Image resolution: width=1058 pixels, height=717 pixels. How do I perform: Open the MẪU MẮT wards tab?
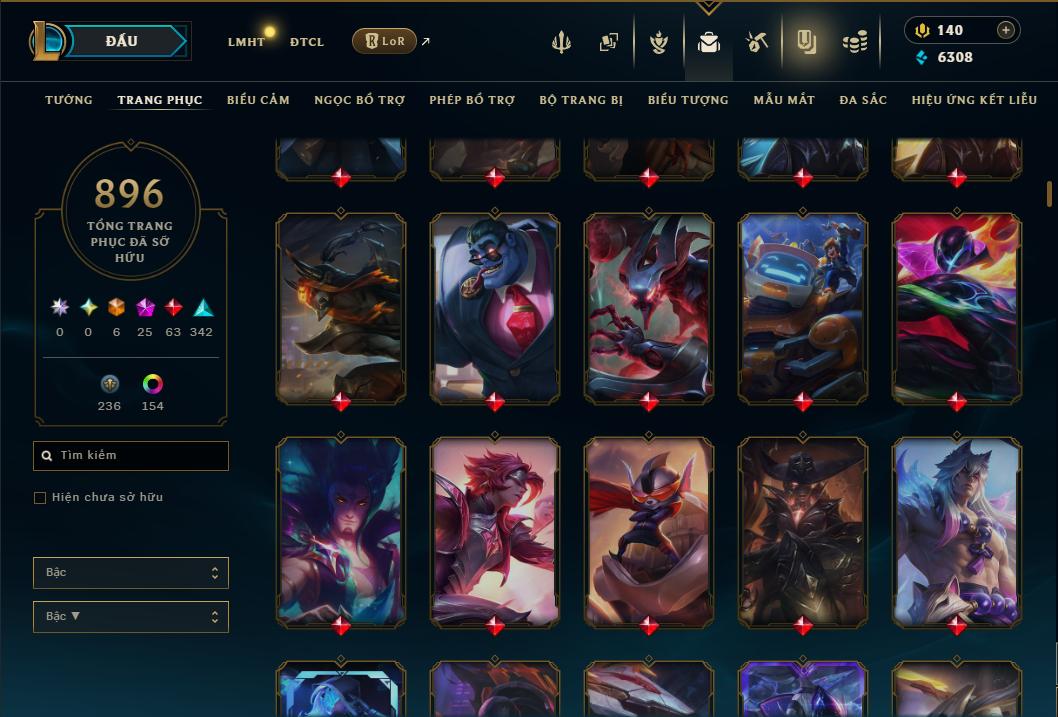784,100
